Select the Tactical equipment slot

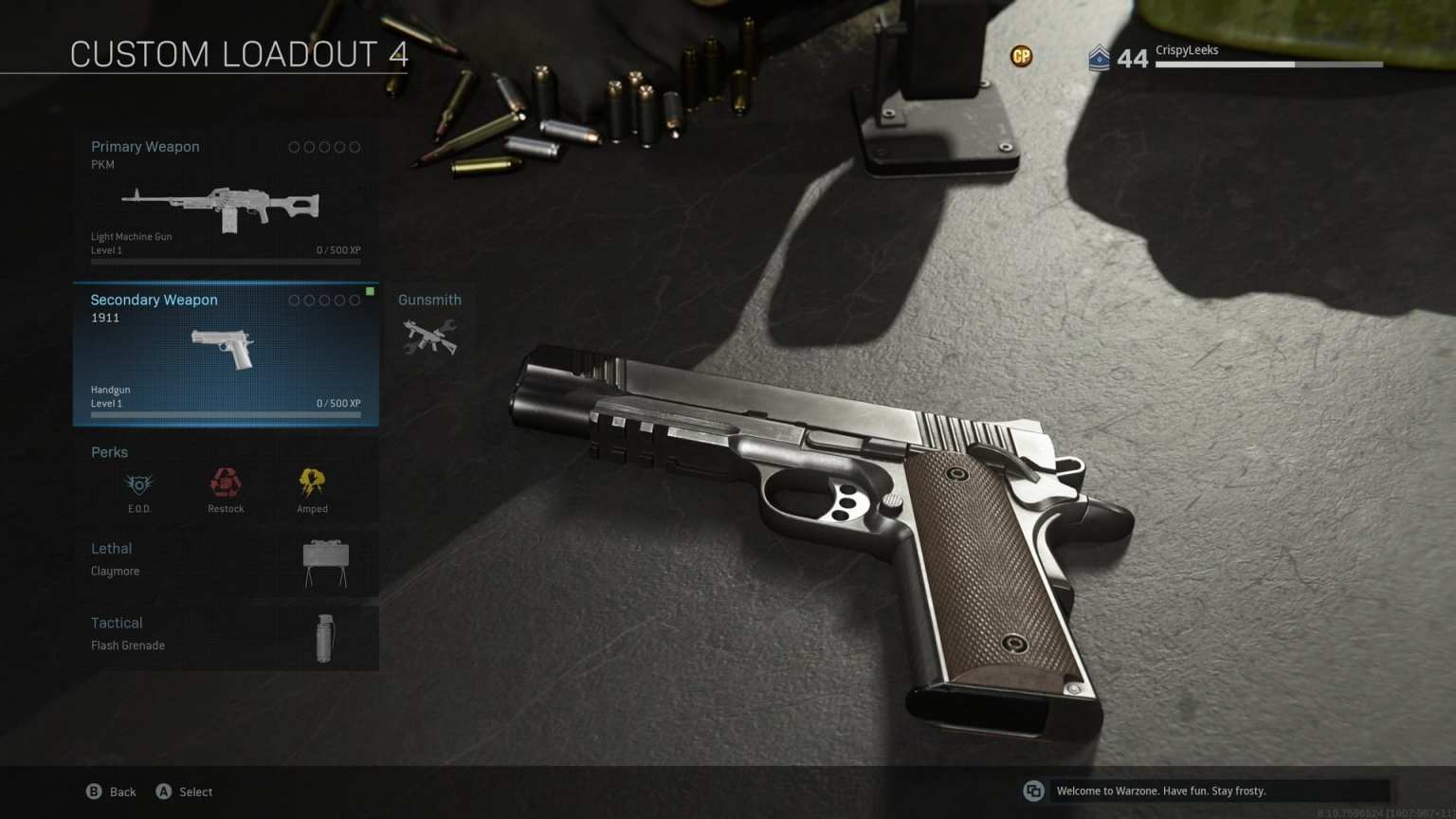click(x=117, y=623)
